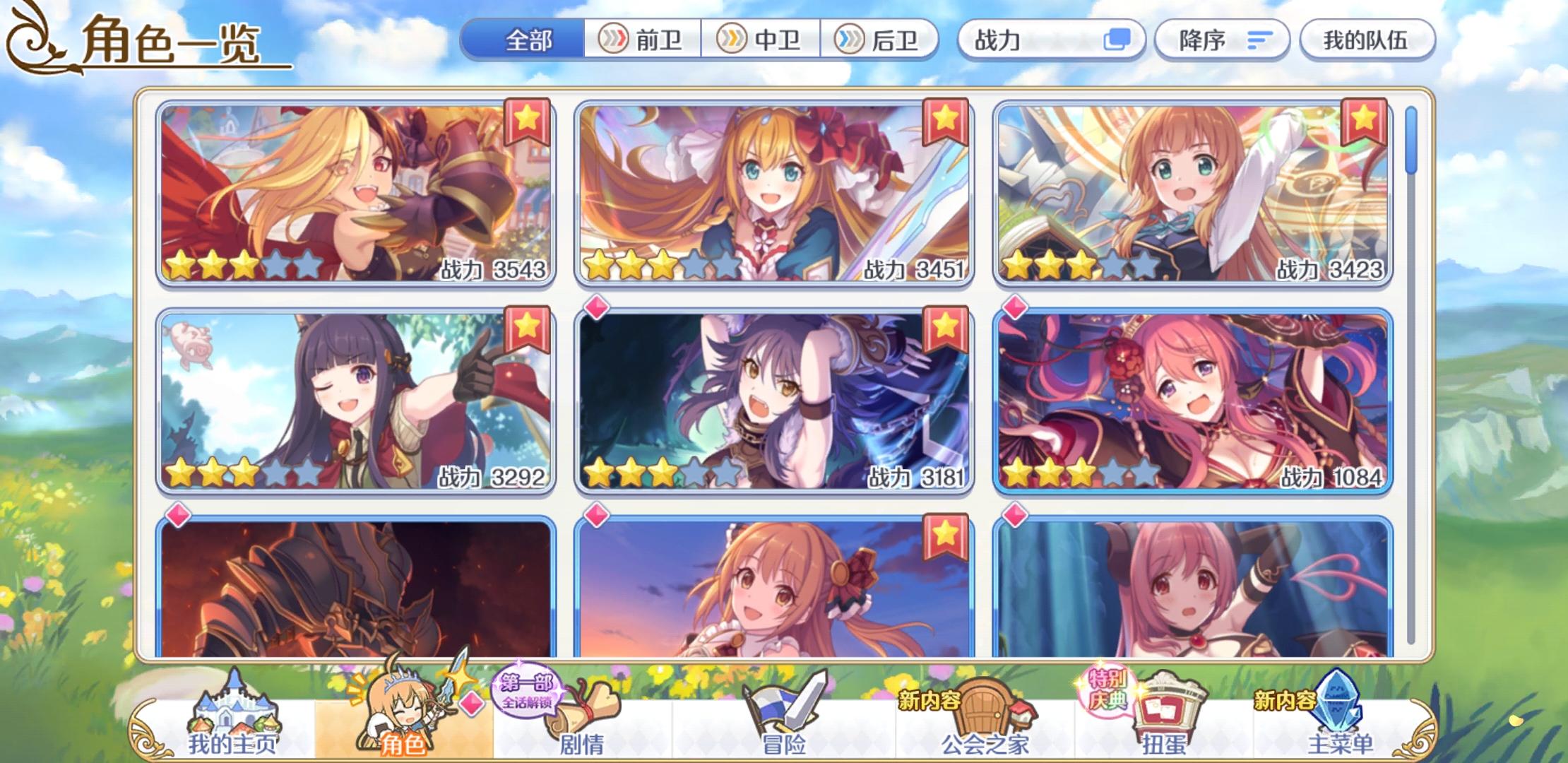Toggle favorite star on Pecorine's 3451 card
1568x763 pixels.
click(945, 119)
